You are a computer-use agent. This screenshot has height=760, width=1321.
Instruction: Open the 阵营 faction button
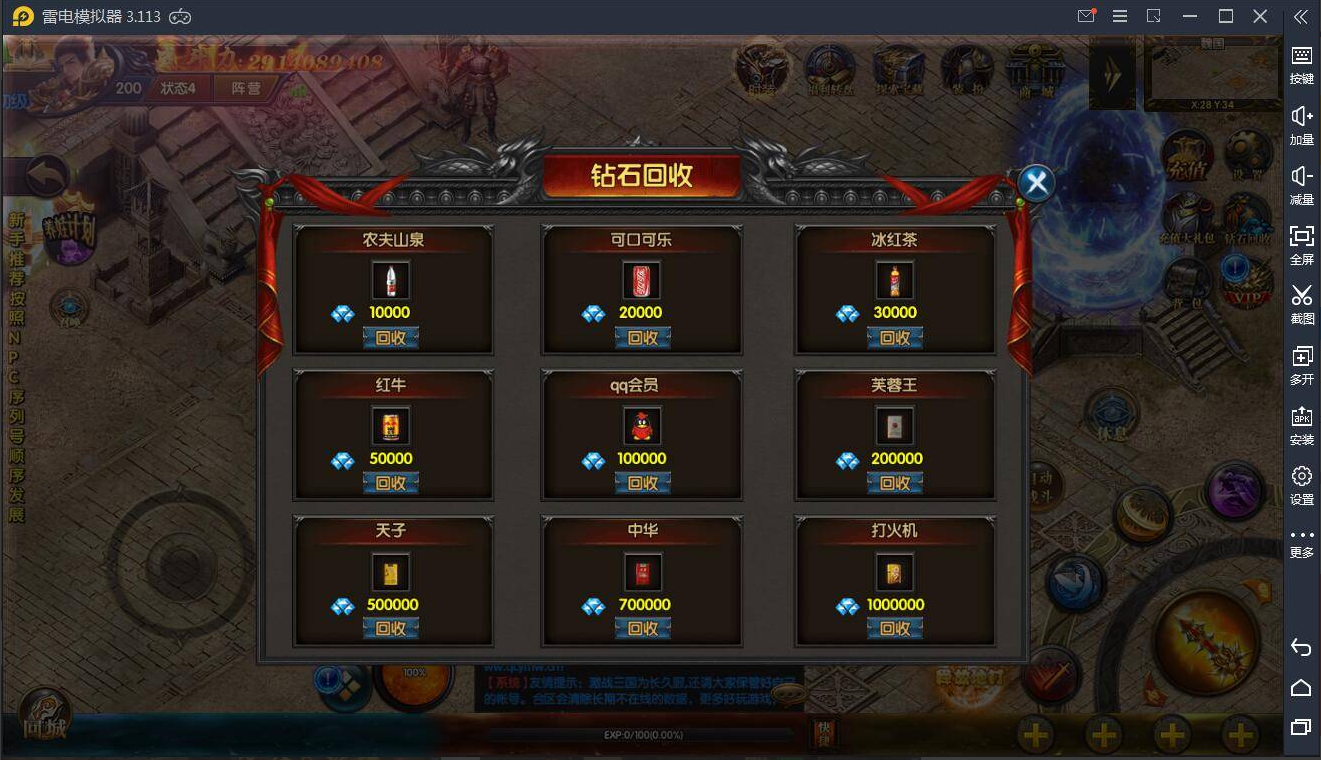click(x=246, y=88)
